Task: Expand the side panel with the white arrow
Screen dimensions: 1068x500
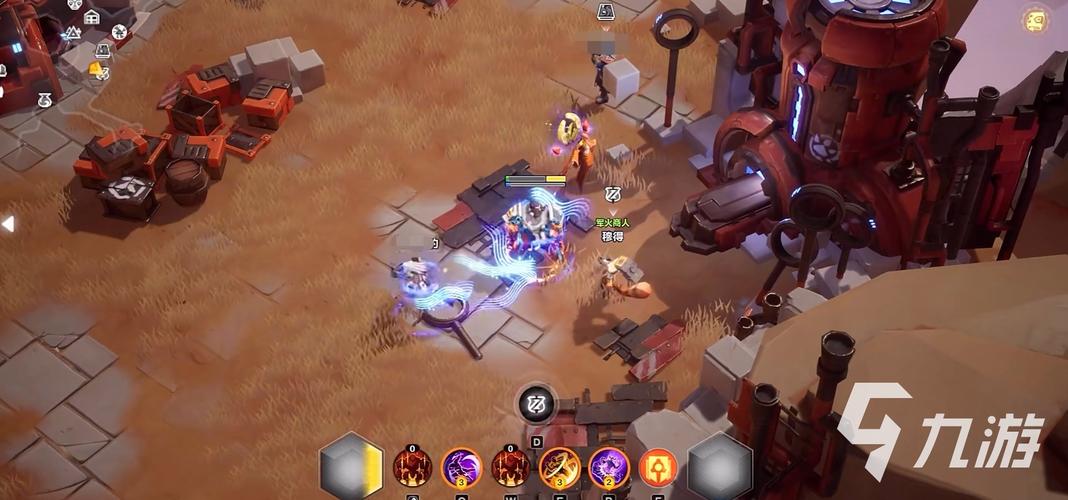Action: pos(8,224)
